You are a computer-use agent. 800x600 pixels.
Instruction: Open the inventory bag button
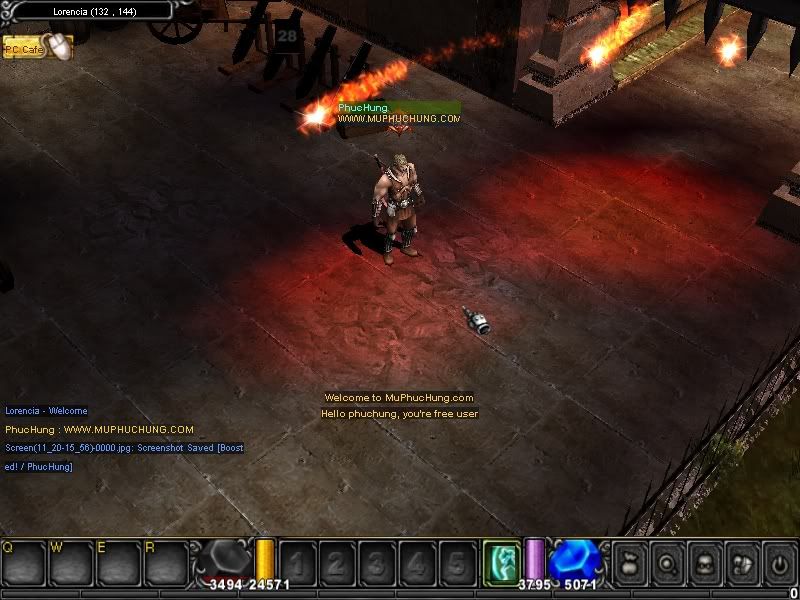coord(631,561)
